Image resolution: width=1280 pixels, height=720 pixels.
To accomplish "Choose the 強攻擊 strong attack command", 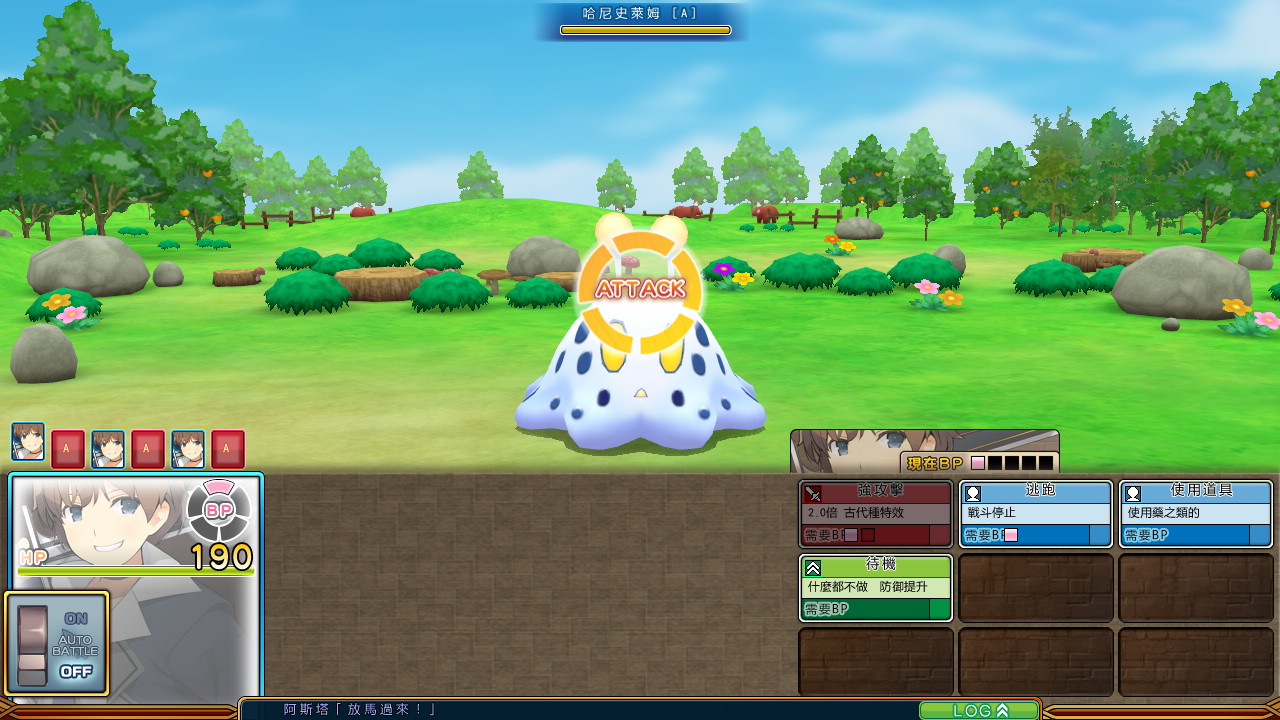I will [875, 514].
